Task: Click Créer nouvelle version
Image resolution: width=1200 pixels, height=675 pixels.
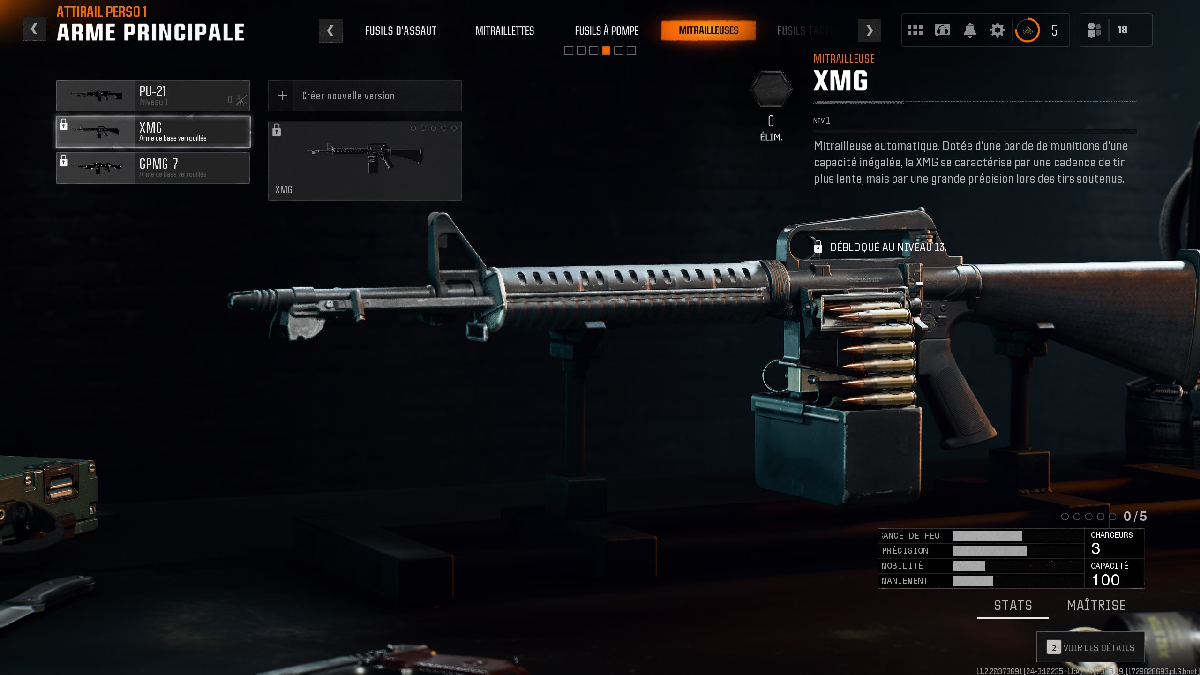Action: coord(365,96)
